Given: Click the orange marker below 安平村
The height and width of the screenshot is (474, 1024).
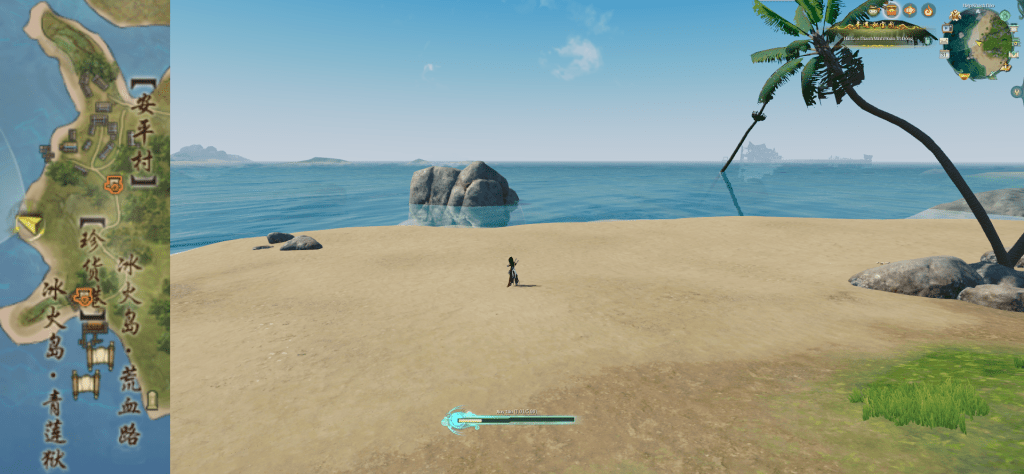Looking at the screenshot, I should pyautogui.click(x=115, y=184).
